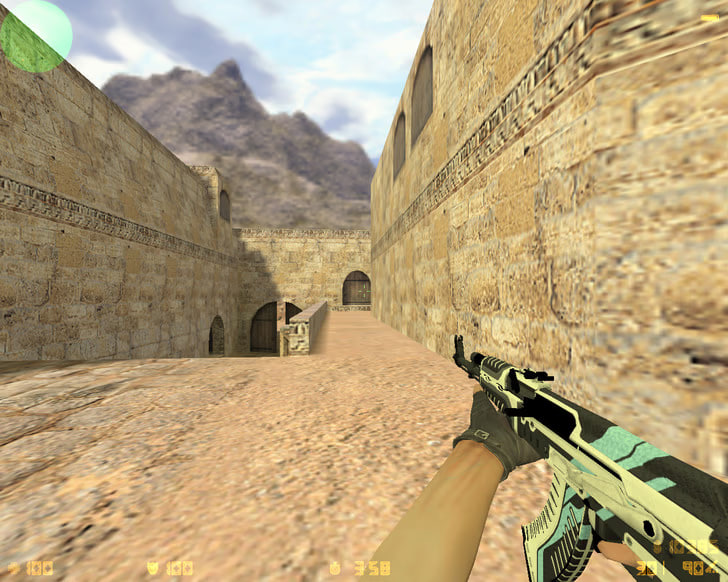Click the green circular radar
728x582 pixels.
pyautogui.click(x=36, y=35)
